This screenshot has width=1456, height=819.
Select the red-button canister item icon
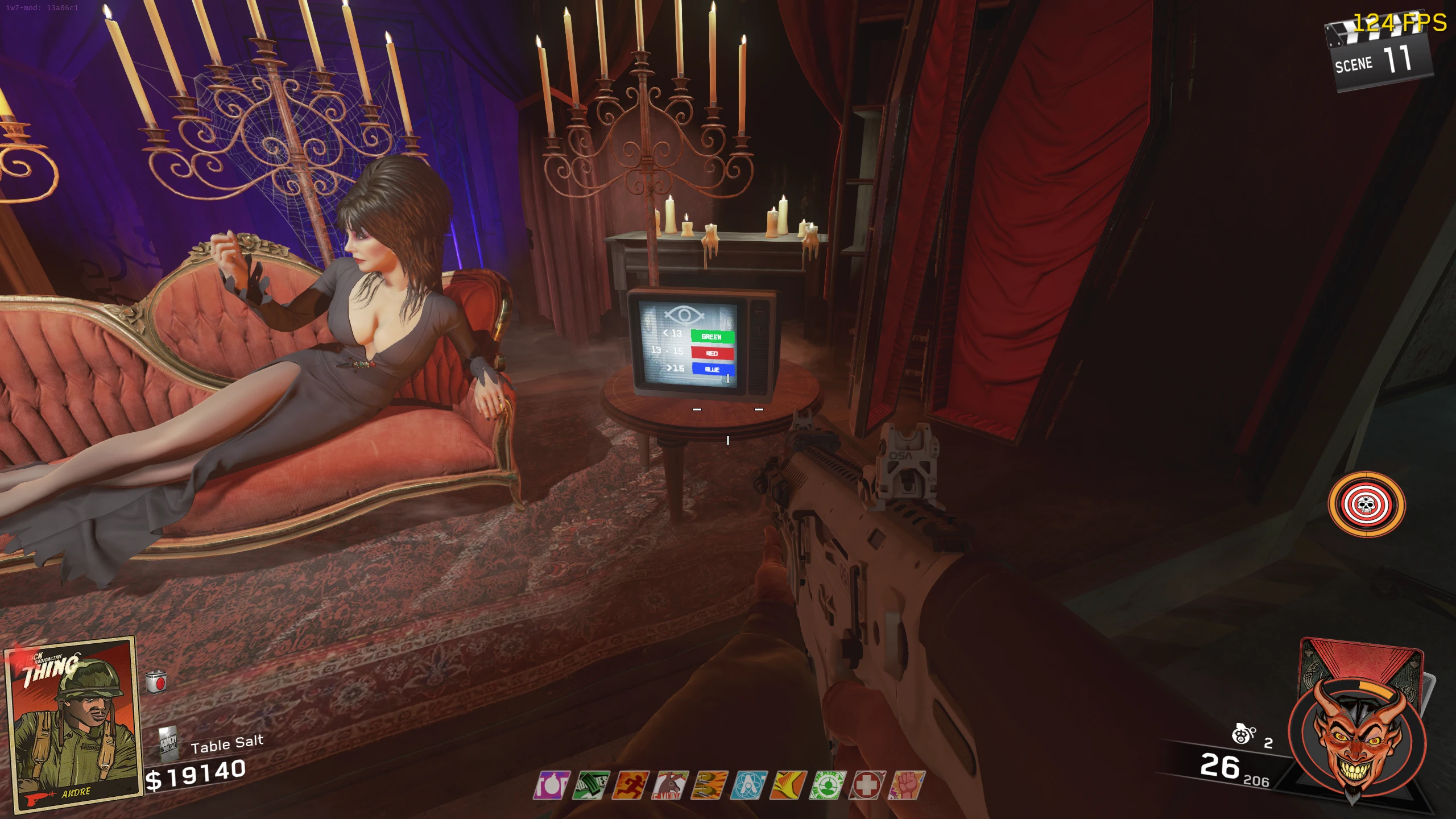(156, 682)
